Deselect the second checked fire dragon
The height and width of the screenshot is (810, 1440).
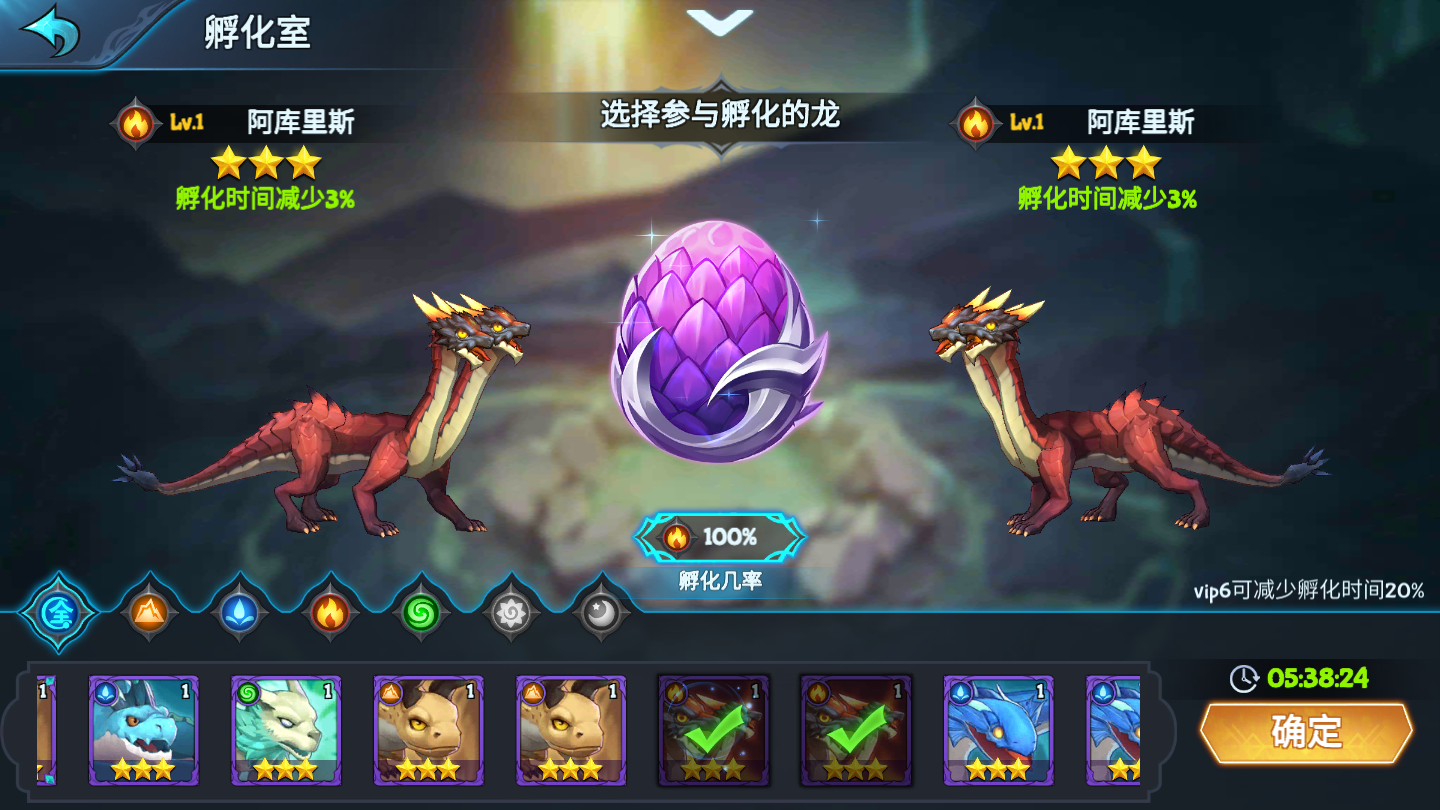coord(856,731)
